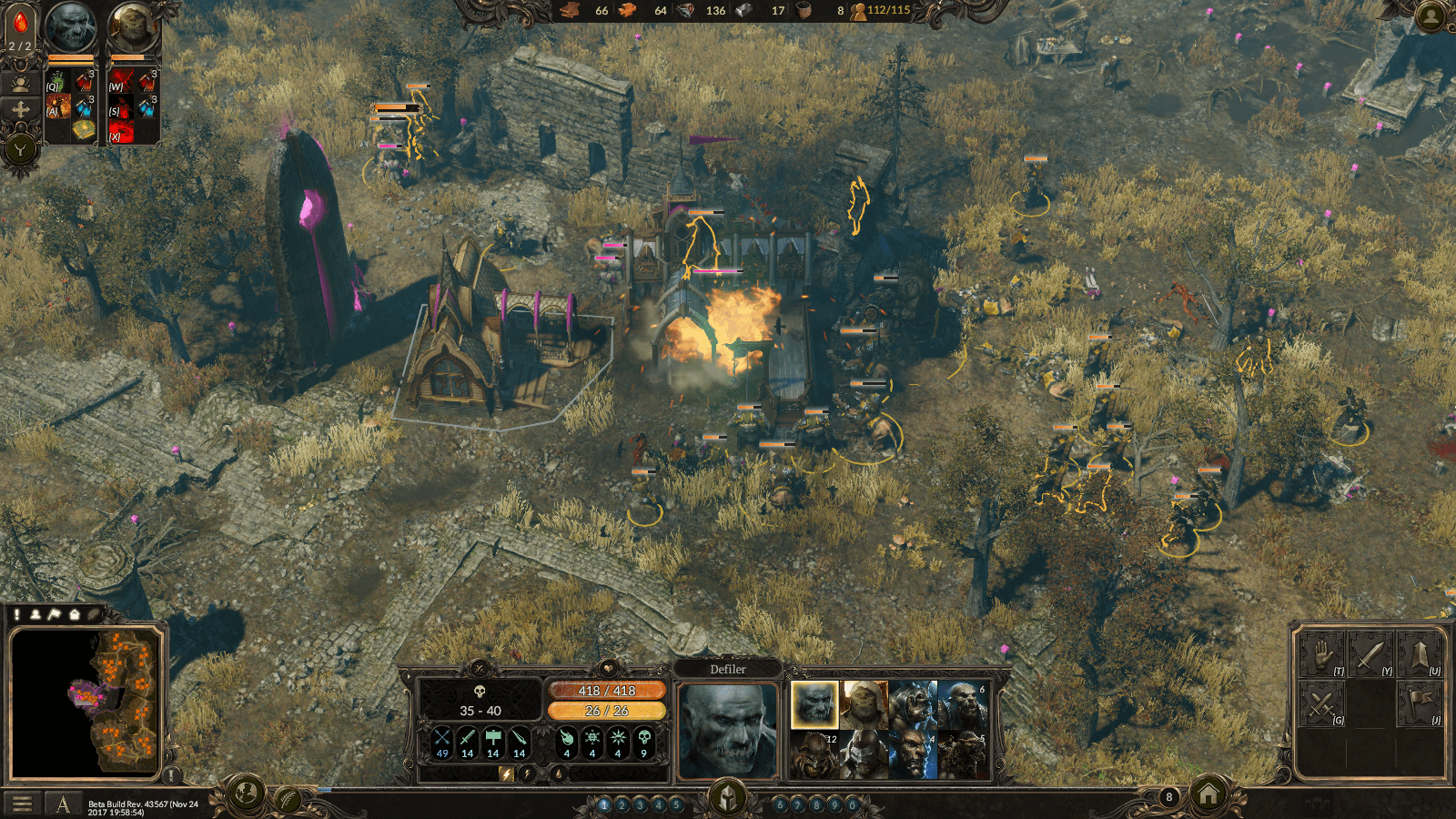Click the house icon button at bottom right
Screen dimensions: 1456x819
(1208, 796)
